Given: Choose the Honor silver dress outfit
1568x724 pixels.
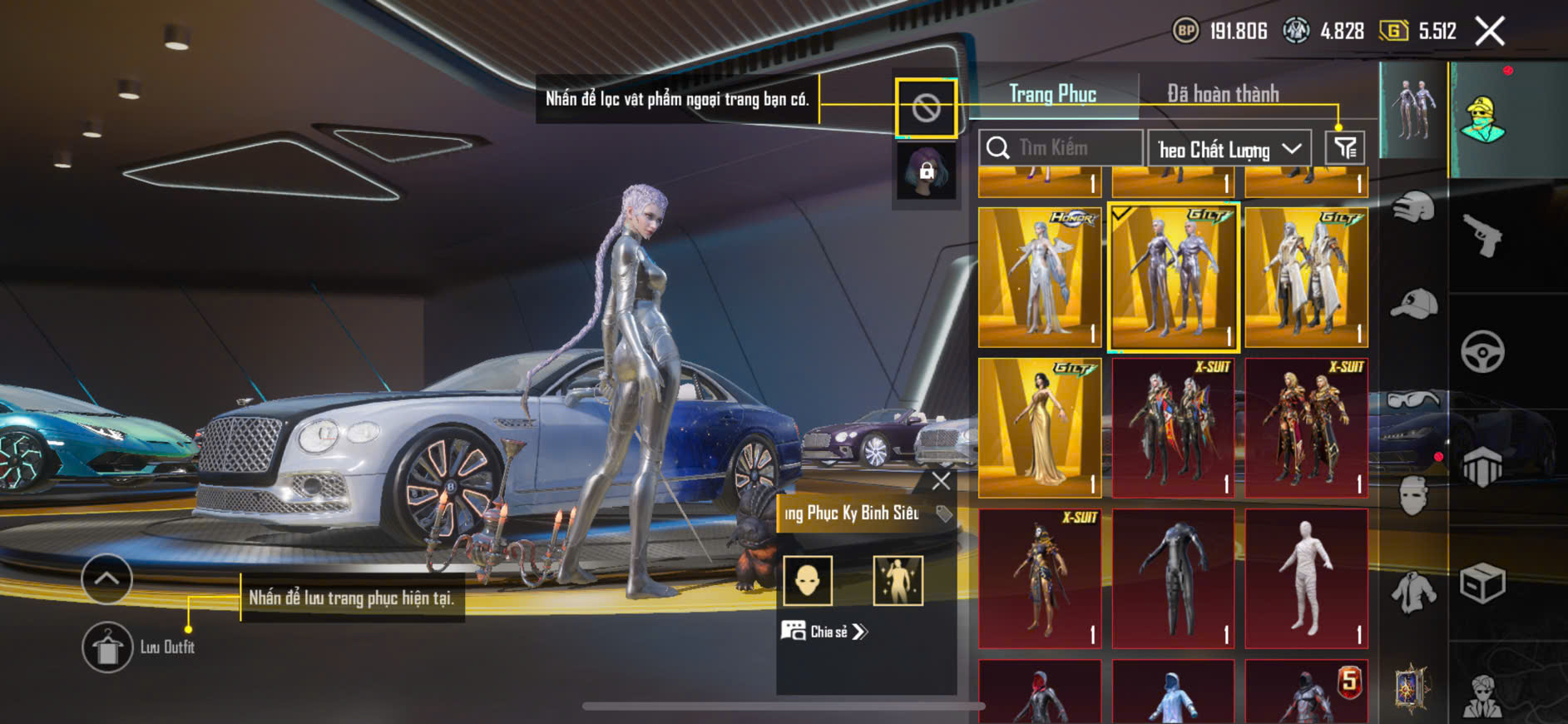Looking at the screenshot, I should 1039,277.
